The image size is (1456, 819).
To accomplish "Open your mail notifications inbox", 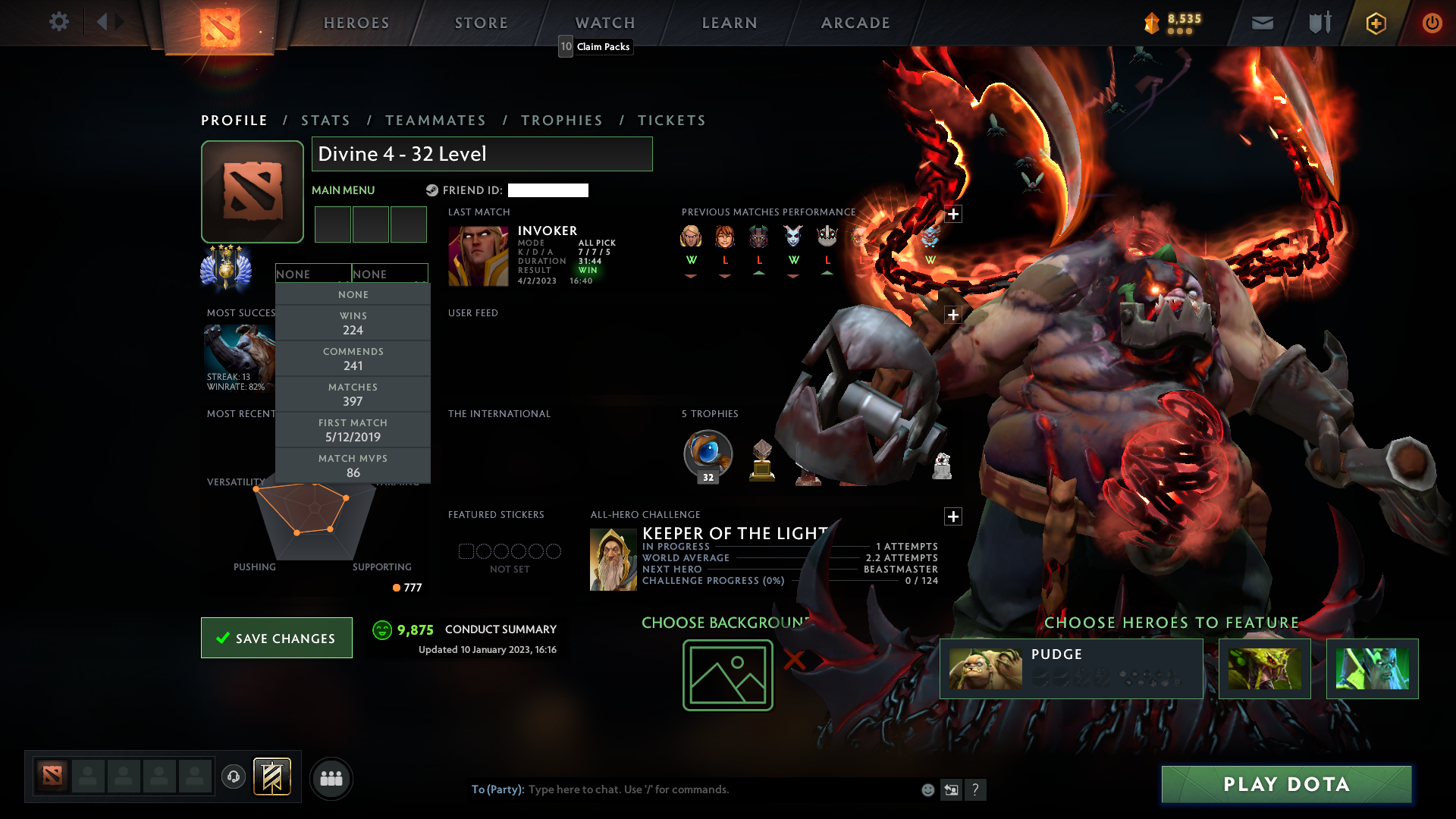I will (x=1261, y=23).
